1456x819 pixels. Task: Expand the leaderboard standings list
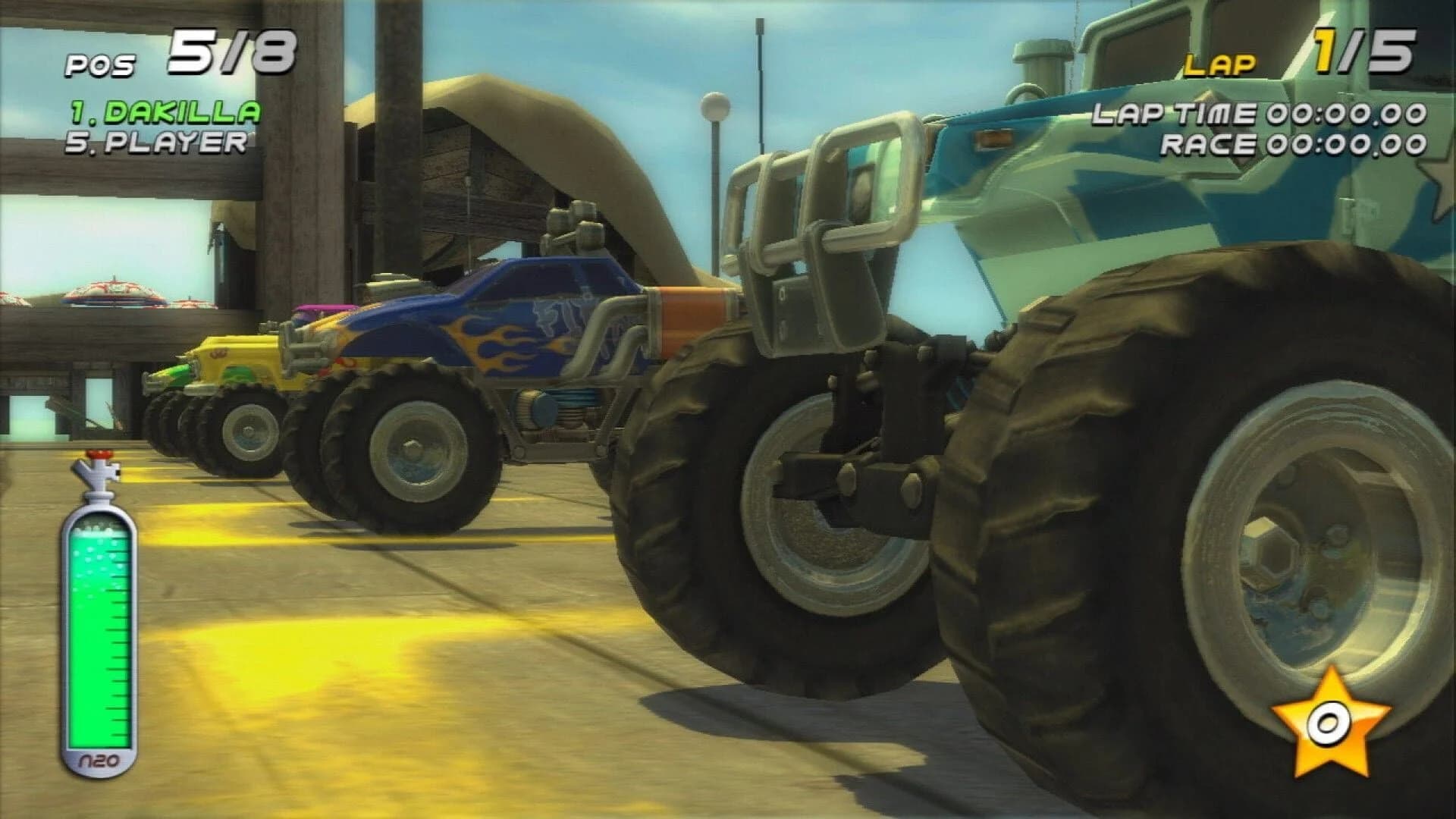[x=159, y=125]
